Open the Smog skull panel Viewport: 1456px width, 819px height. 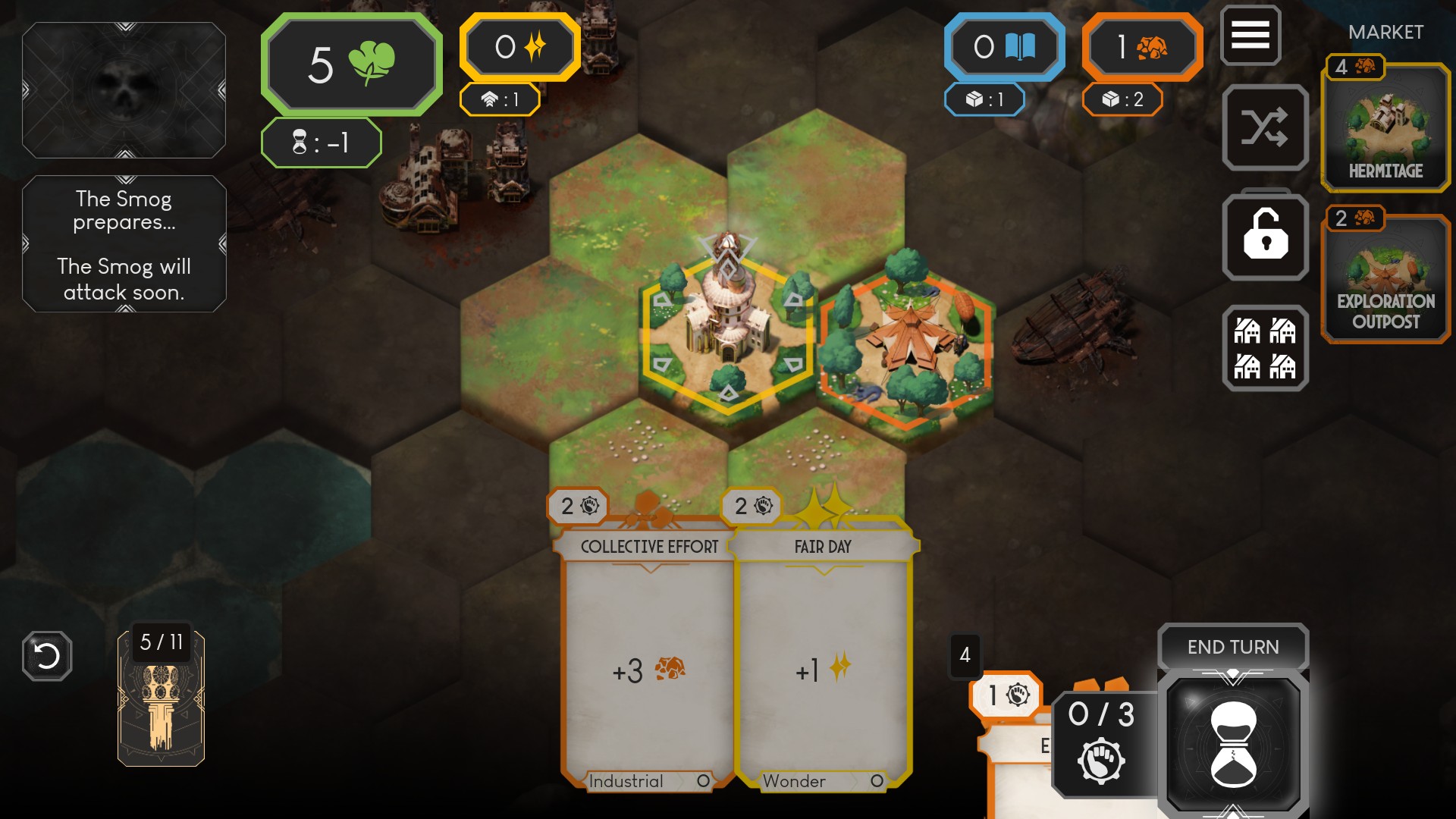pos(124,90)
